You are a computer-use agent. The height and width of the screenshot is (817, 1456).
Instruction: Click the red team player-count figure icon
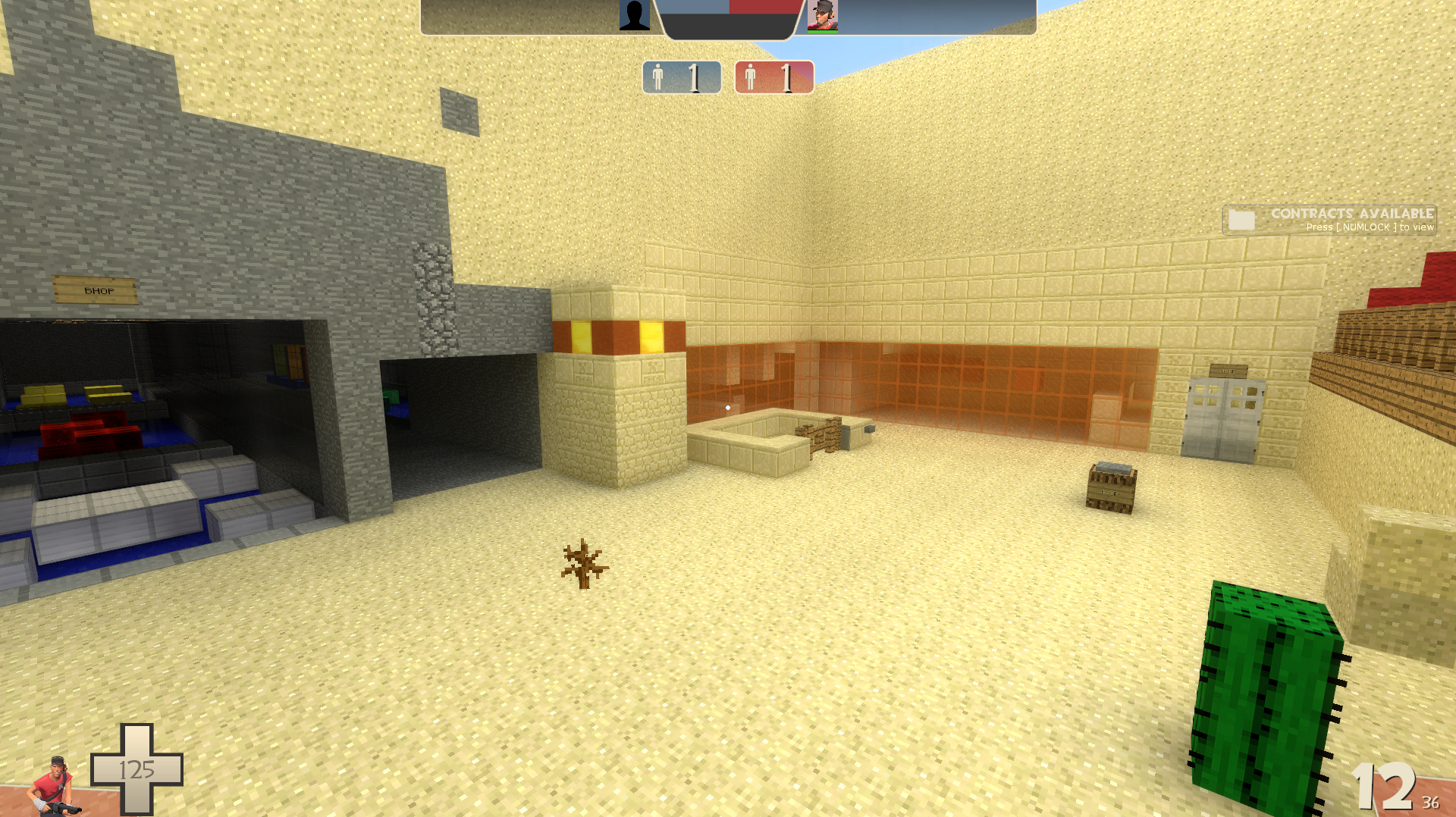(x=750, y=76)
